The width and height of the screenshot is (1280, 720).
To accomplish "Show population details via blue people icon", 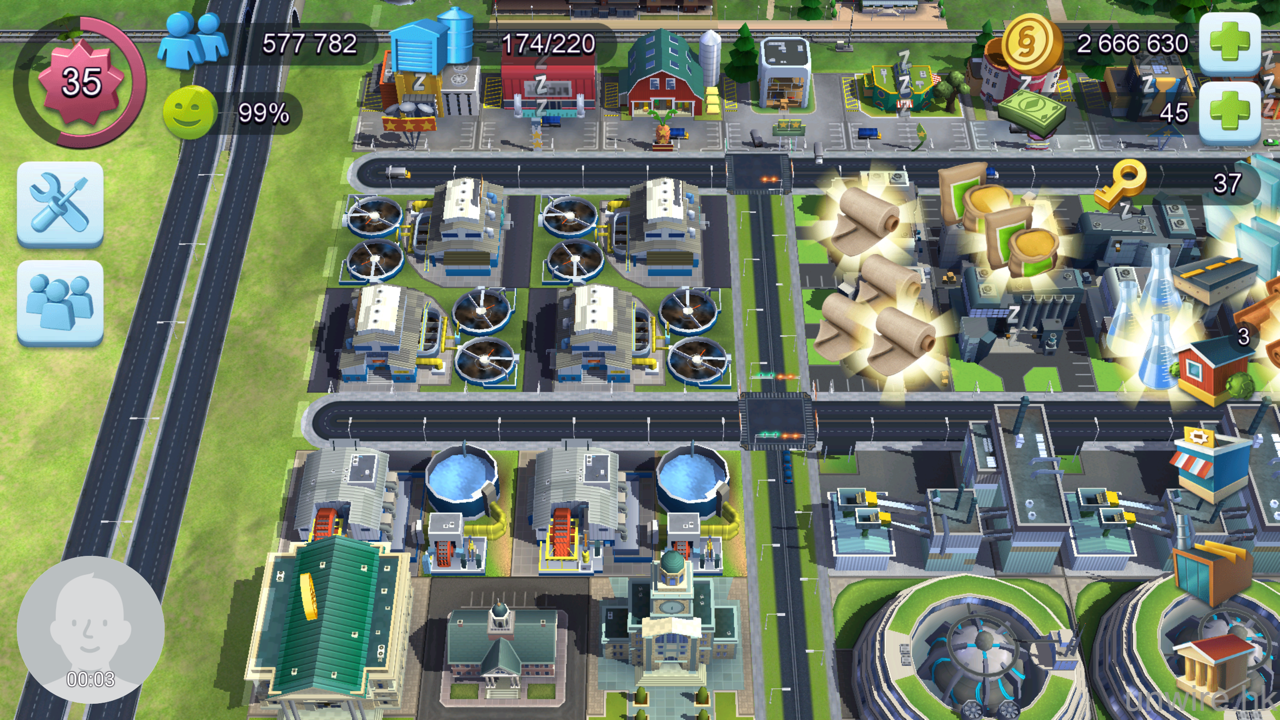I will (x=193, y=41).
